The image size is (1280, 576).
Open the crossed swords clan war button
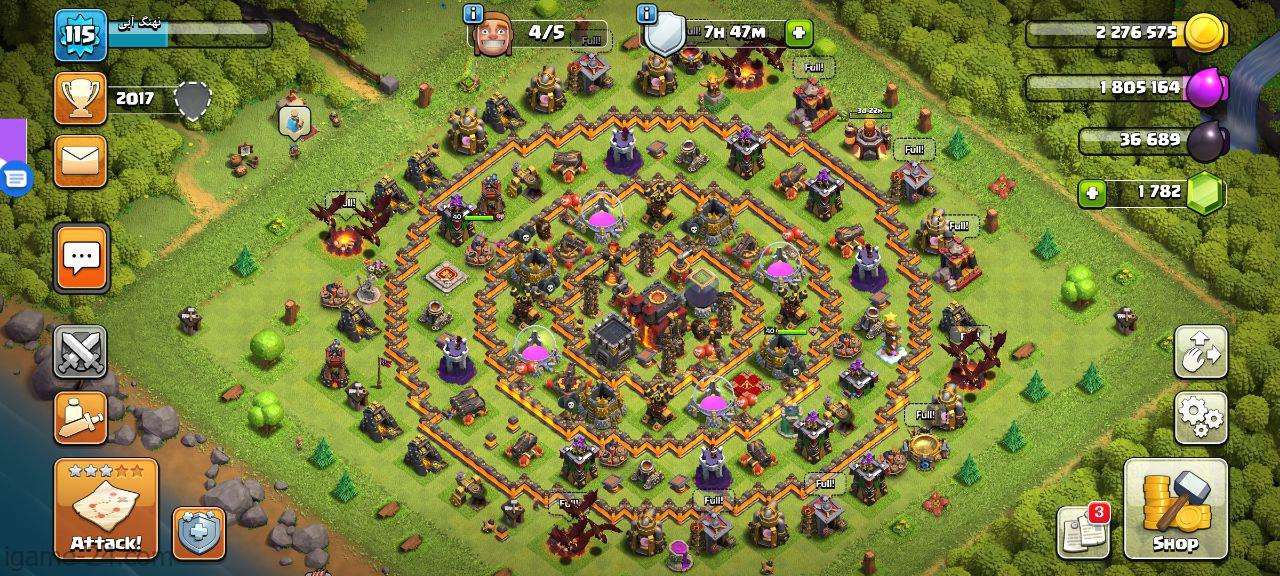point(80,351)
